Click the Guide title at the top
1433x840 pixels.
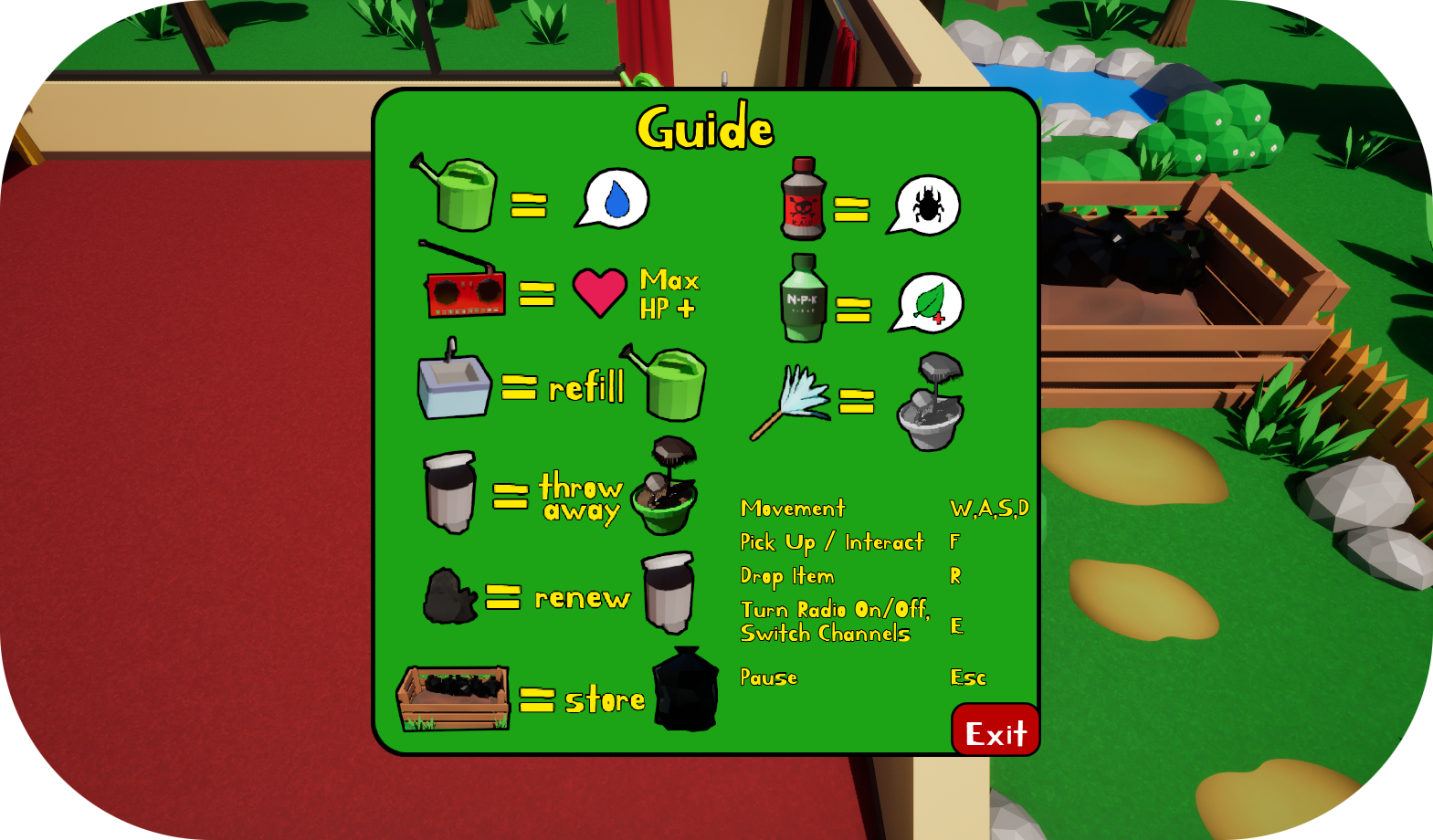click(x=706, y=127)
